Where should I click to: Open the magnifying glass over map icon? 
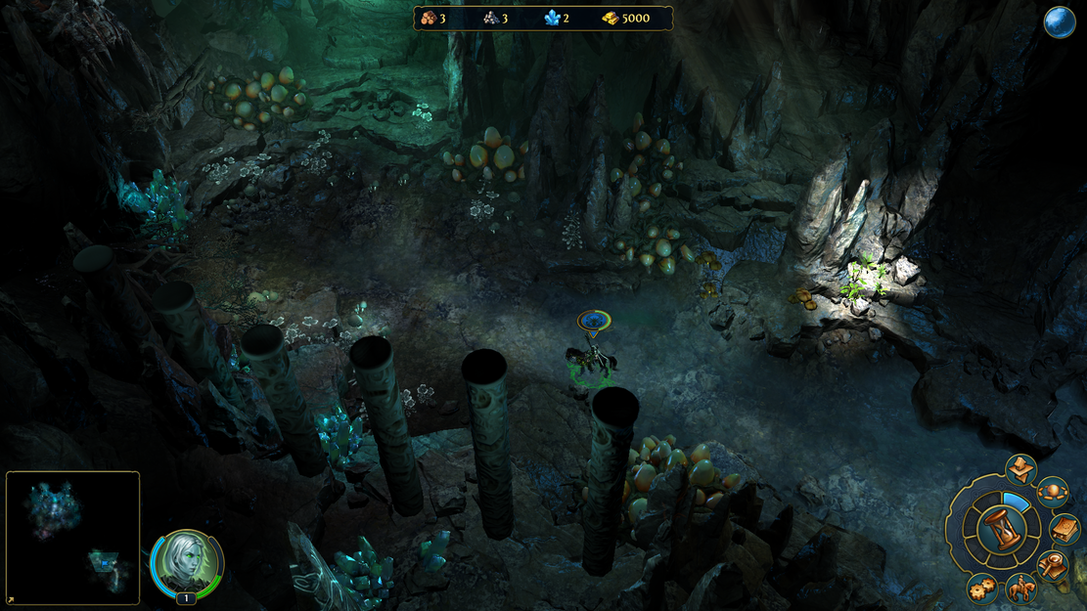pyautogui.click(x=1052, y=566)
